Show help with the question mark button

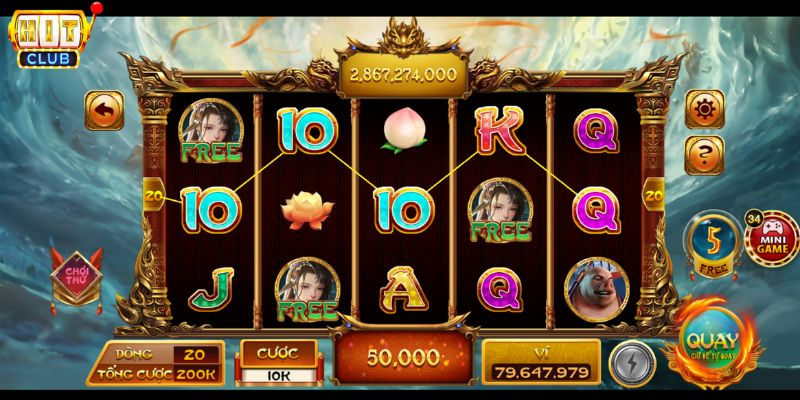tap(704, 153)
